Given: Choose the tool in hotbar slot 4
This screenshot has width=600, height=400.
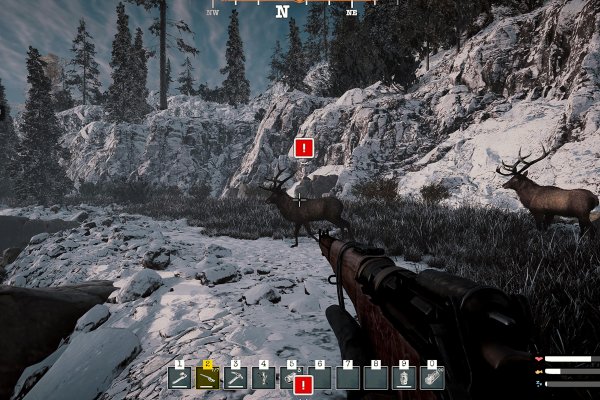Looking at the screenshot, I should click(x=264, y=378).
